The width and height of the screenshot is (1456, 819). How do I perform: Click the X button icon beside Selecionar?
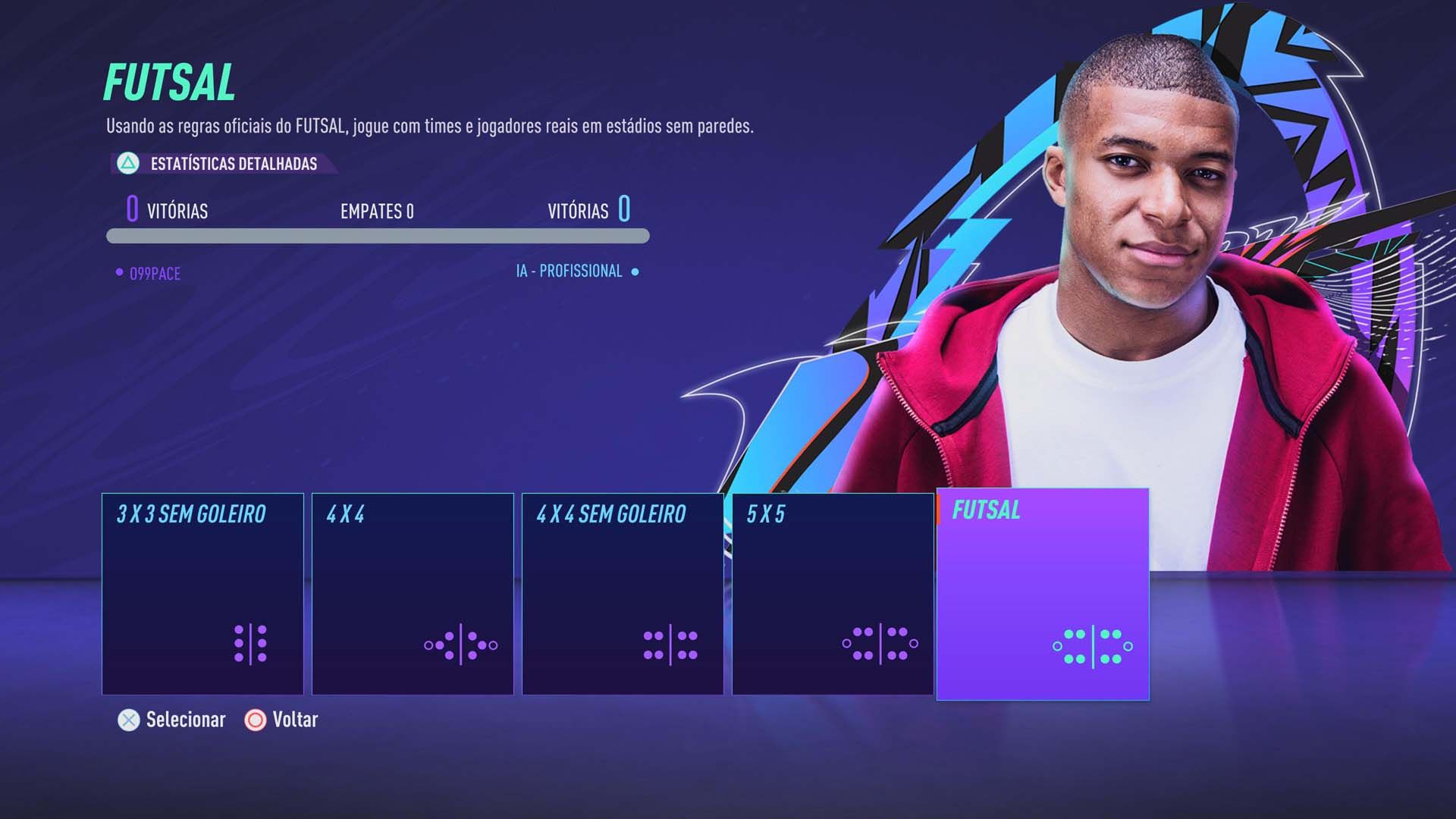[127, 720]
